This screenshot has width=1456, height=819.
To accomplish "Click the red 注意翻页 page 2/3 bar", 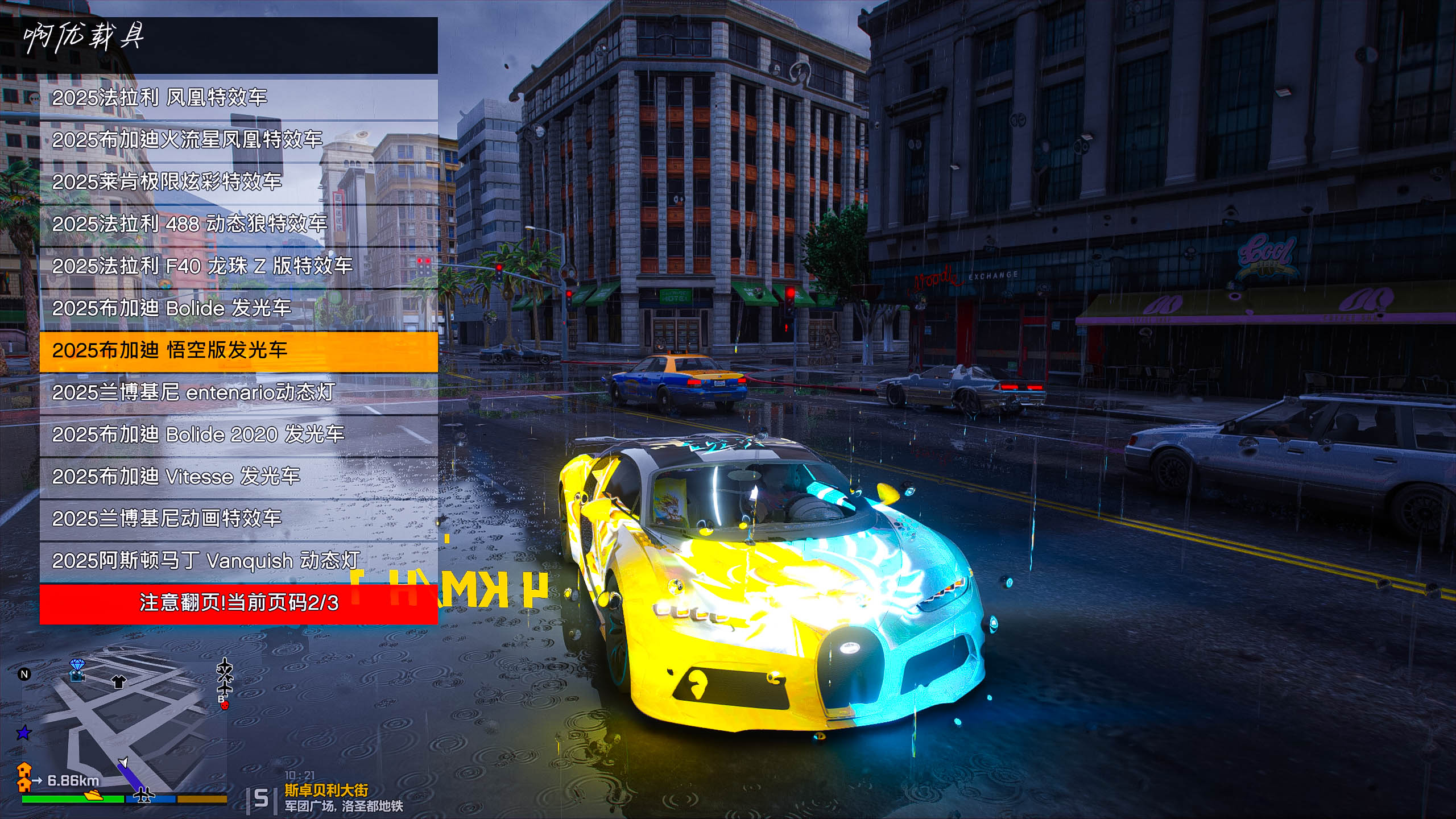I will click(x=238, y=603).
